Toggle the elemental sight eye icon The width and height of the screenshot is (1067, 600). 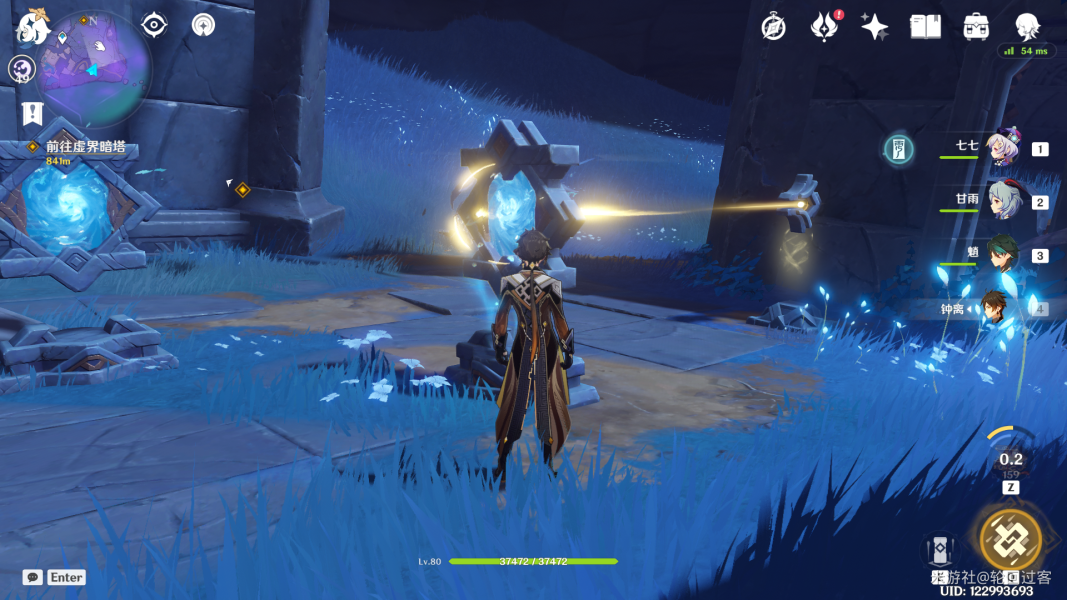[x=154, y=25]
